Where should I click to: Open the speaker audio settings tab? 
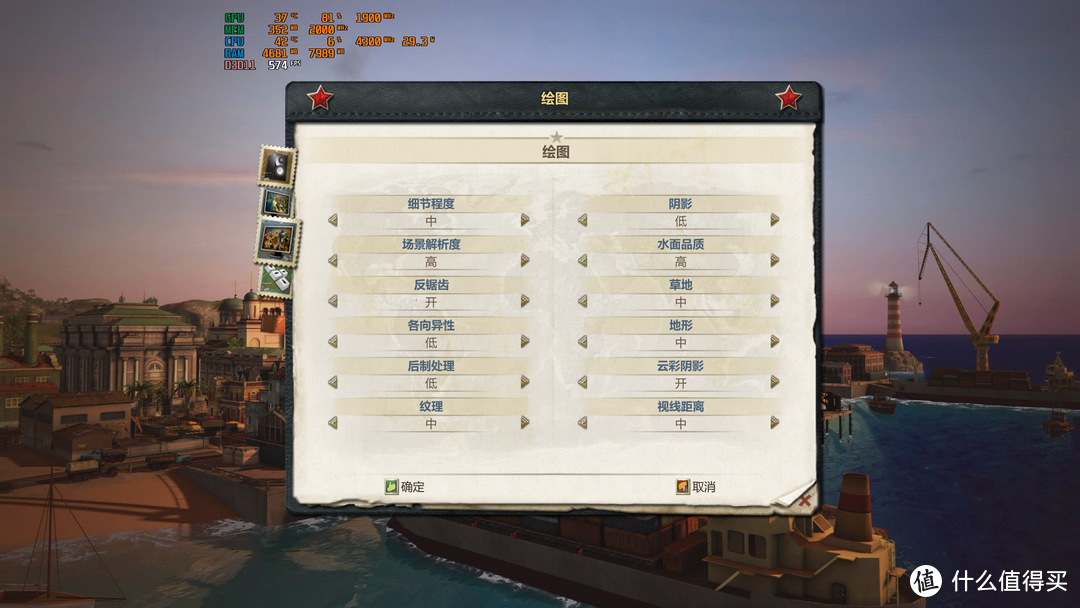tap(277, 165)
